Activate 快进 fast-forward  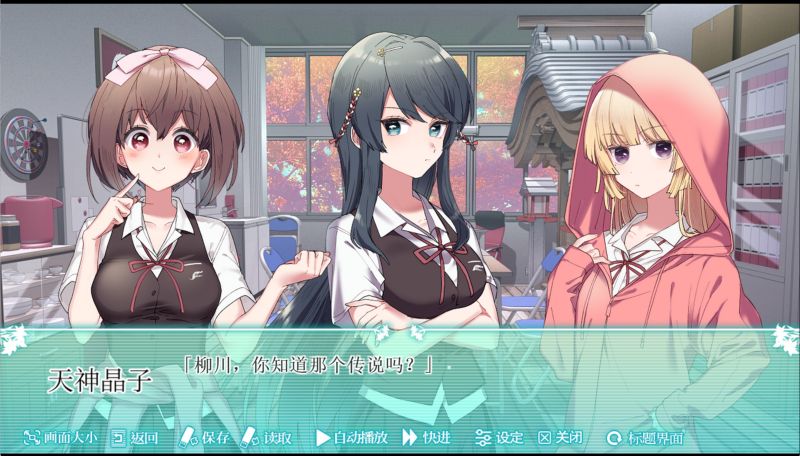[426, 437]
